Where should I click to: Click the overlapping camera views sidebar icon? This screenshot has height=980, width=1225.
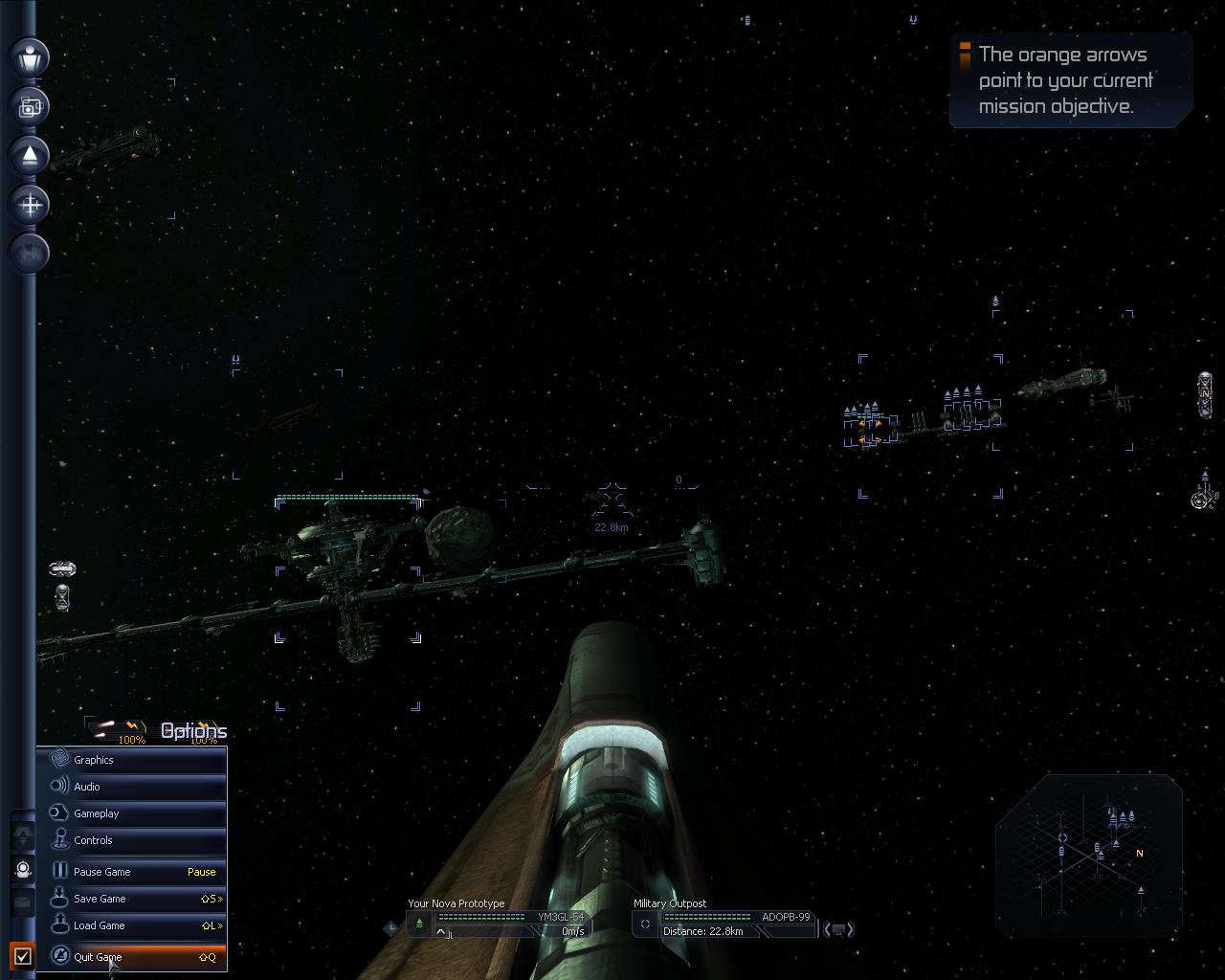(x=31, y=106)
